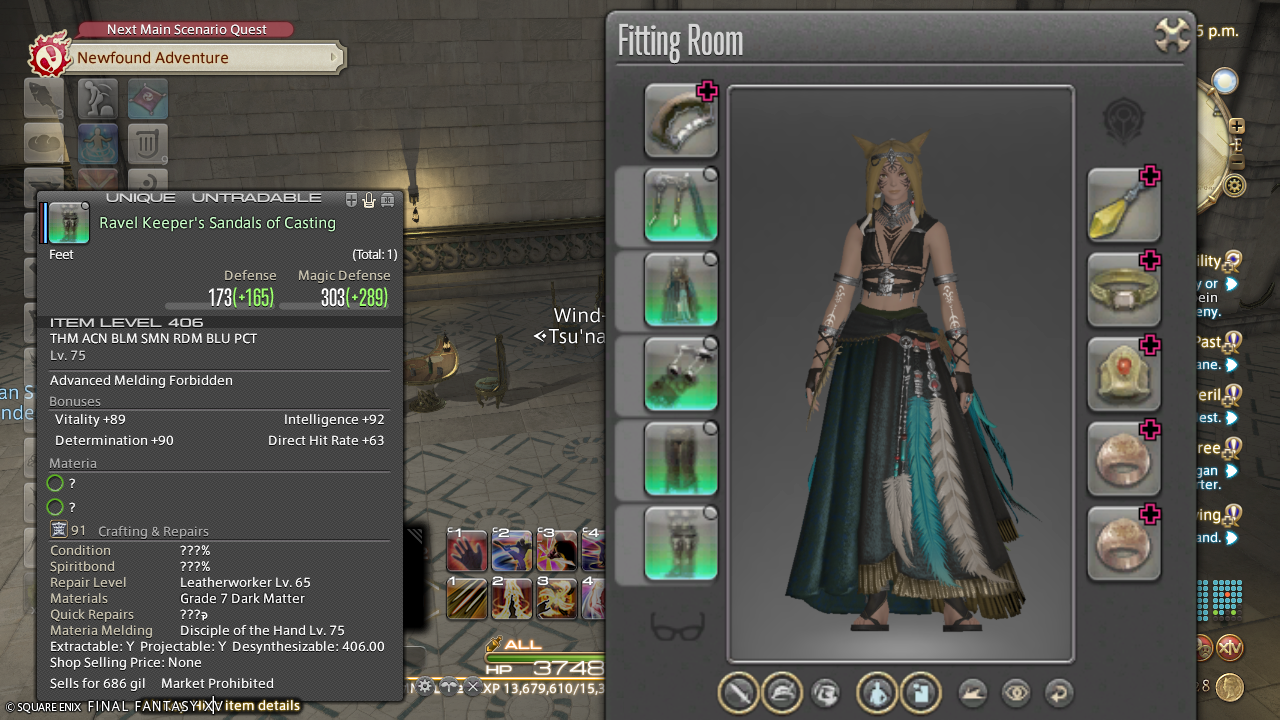The height and width of the screenshot is (720, 1280).
Task: Select the head gear slot with earrings
Action: (x=681, y=205)
